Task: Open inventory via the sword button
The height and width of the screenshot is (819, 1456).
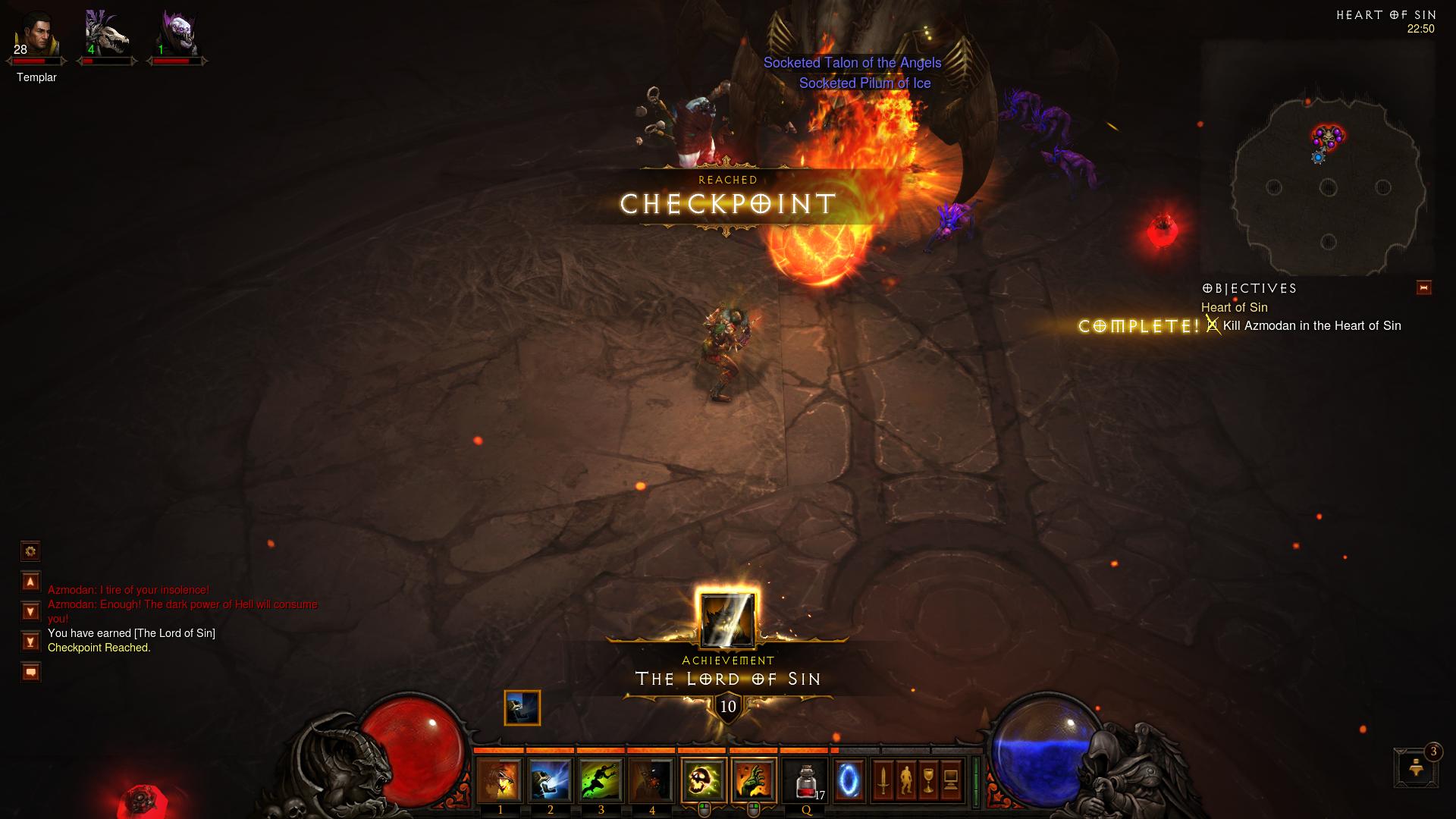Action: coord(883,781)
